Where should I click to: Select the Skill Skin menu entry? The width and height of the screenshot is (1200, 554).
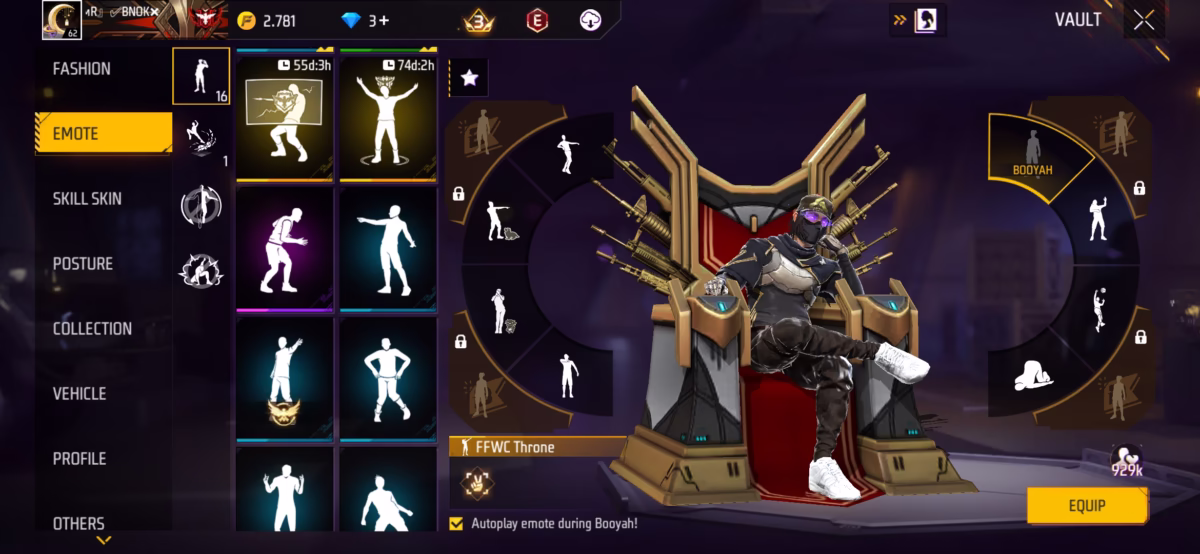87,199
